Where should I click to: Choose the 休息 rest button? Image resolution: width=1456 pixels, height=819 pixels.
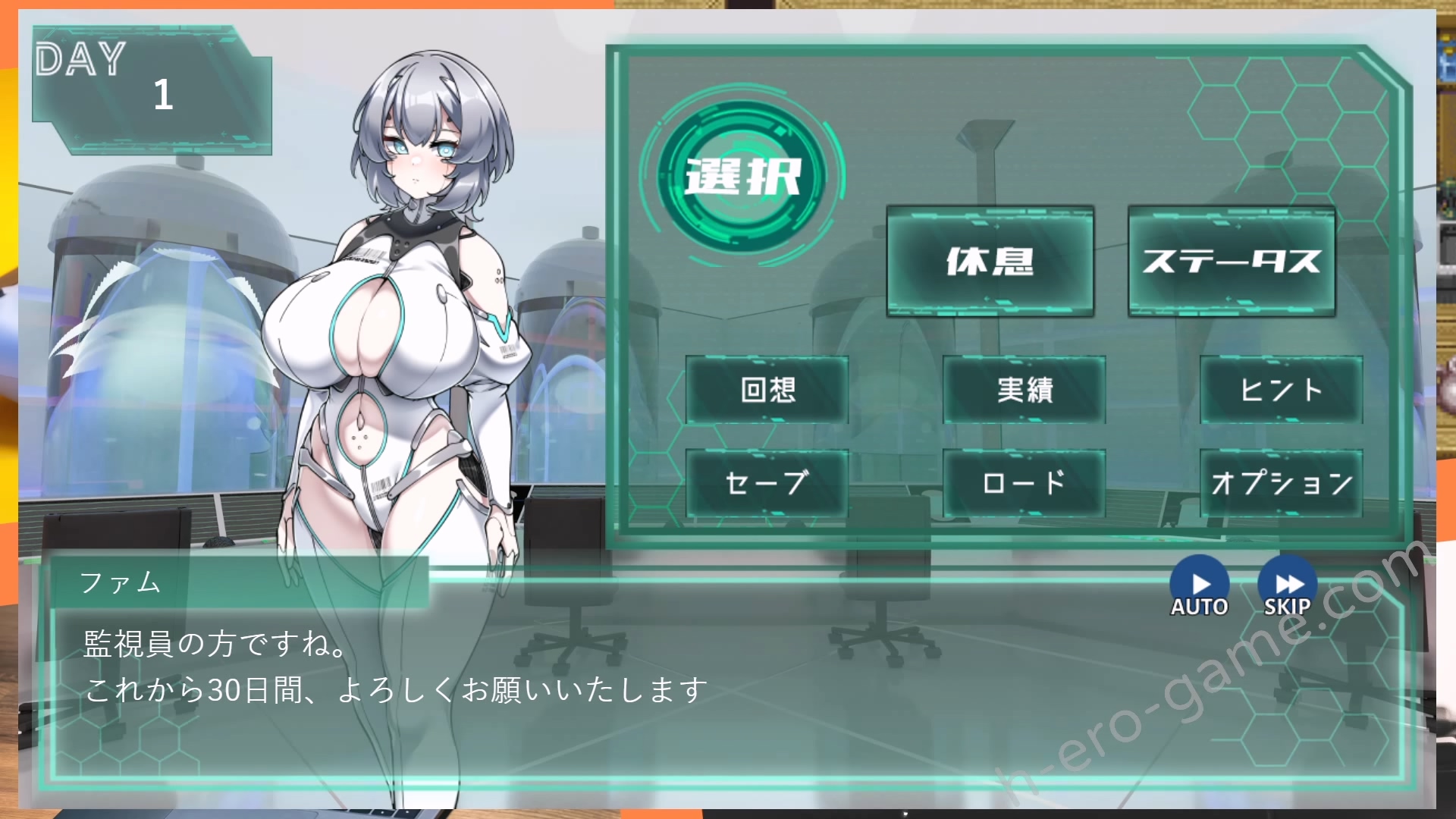[990, 261]
